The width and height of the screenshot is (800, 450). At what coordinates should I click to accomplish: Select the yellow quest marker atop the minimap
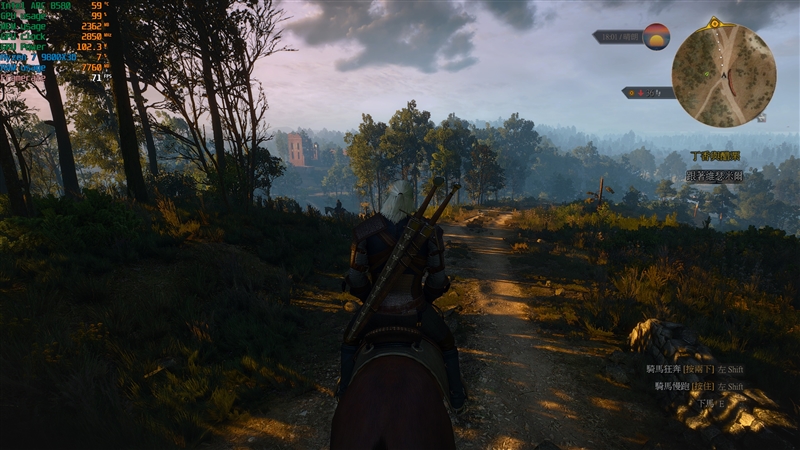pos(713,22)
